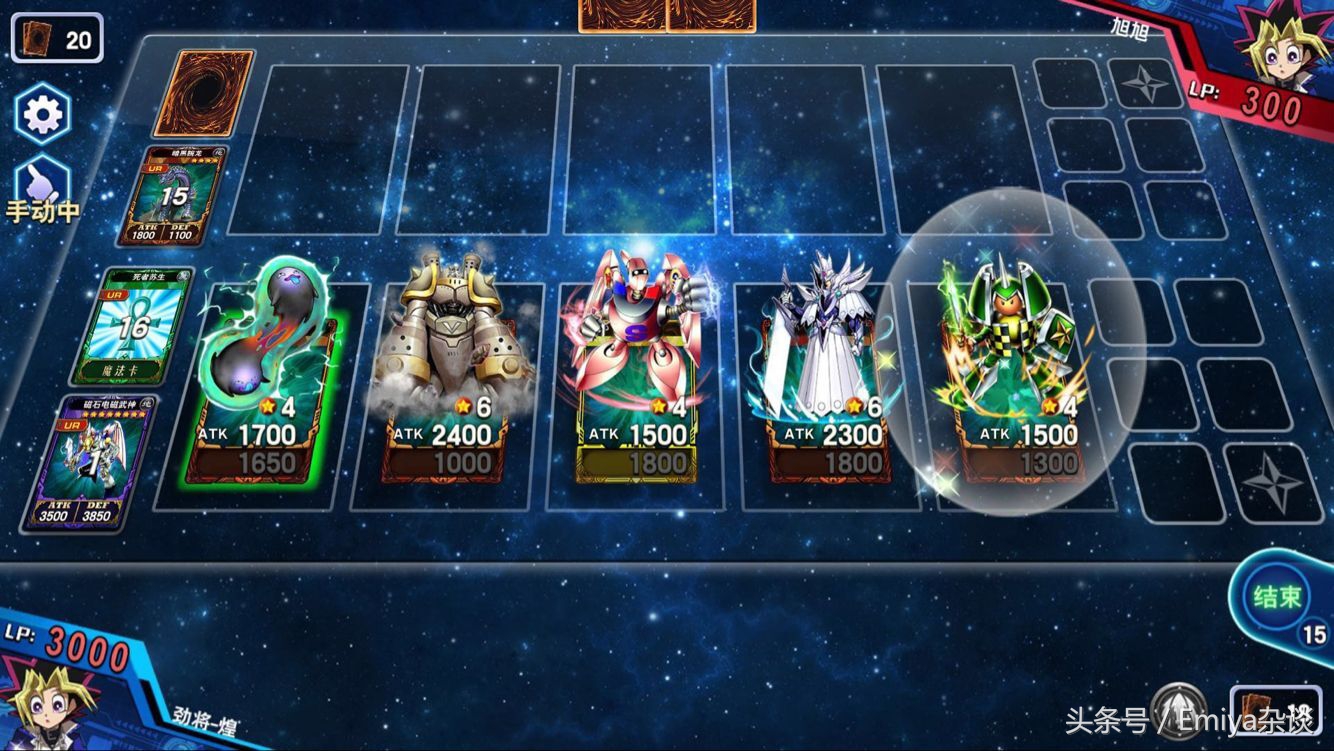This screenshot has height=751, width=1334.
Task: View the 死者苏生 spell card
Action: tap(135, 325)
